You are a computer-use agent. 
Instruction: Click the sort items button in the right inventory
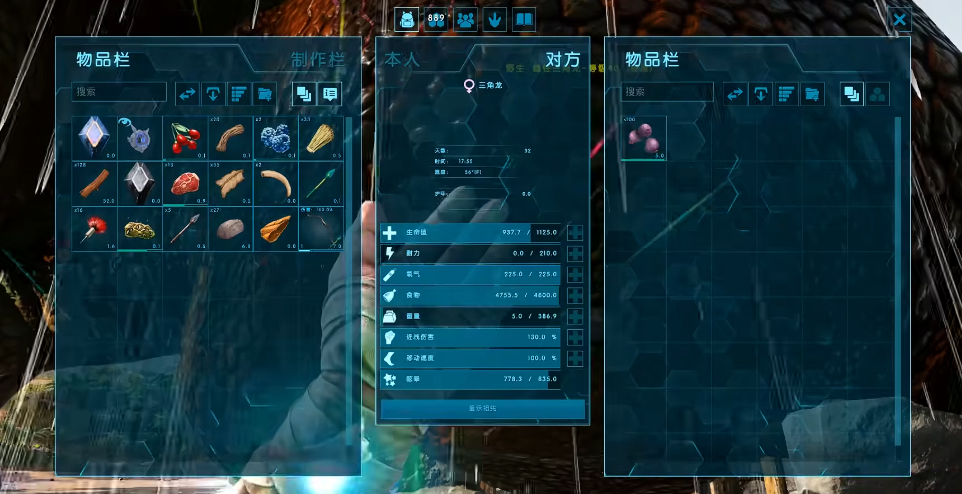point(786,93)
